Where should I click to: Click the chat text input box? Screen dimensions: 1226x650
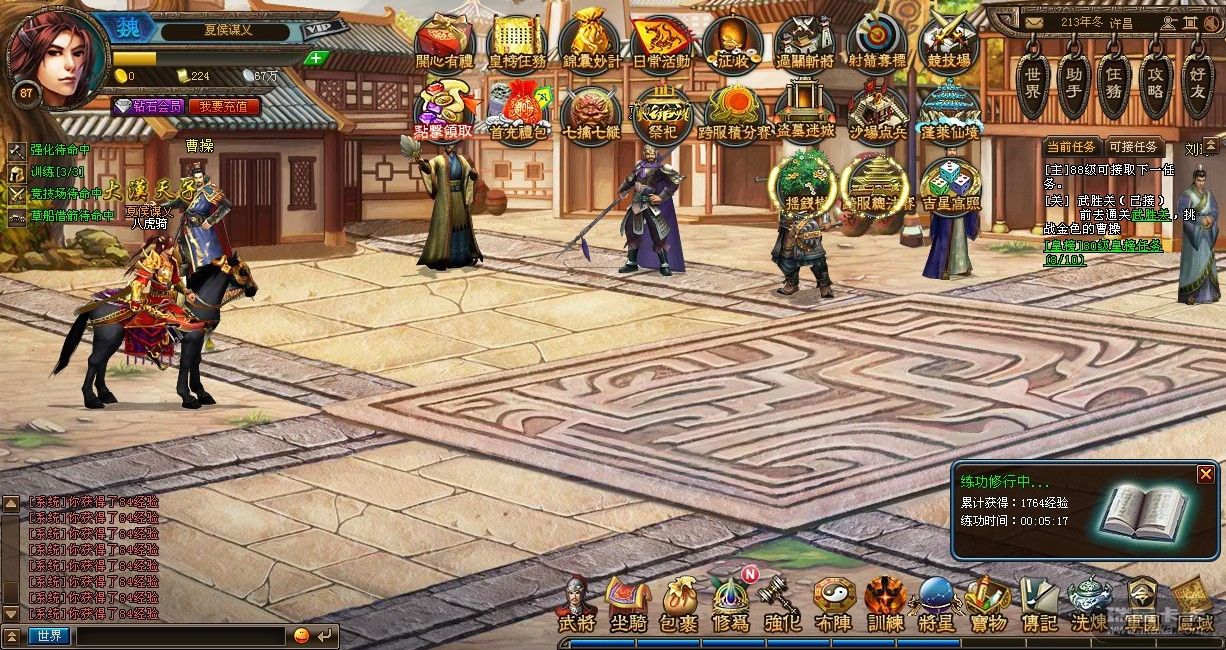pyautogui.click(x=181, y=636)
